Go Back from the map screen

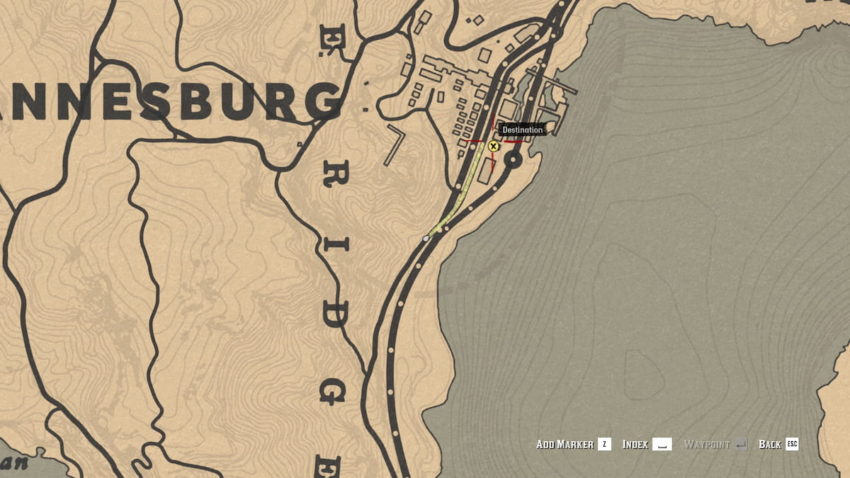pos(778,444)
